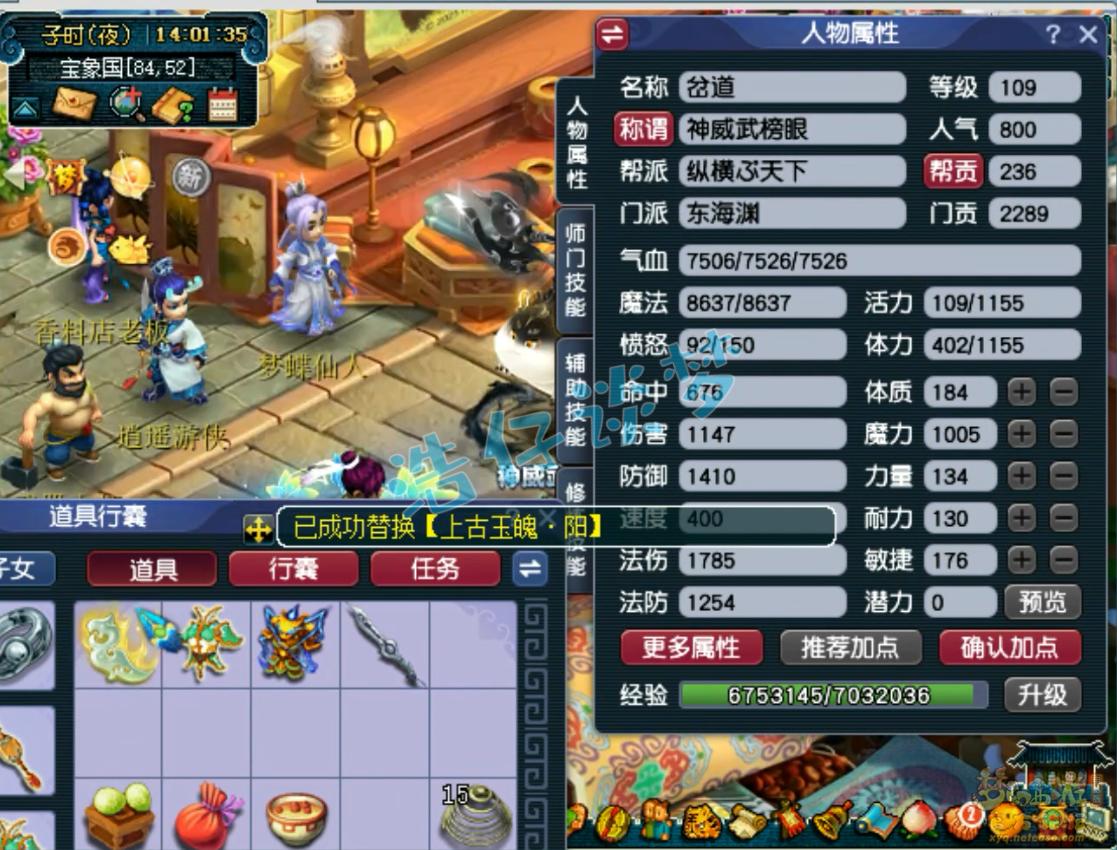Click the 帮贡 button
1117x850 pixels.
953,171
